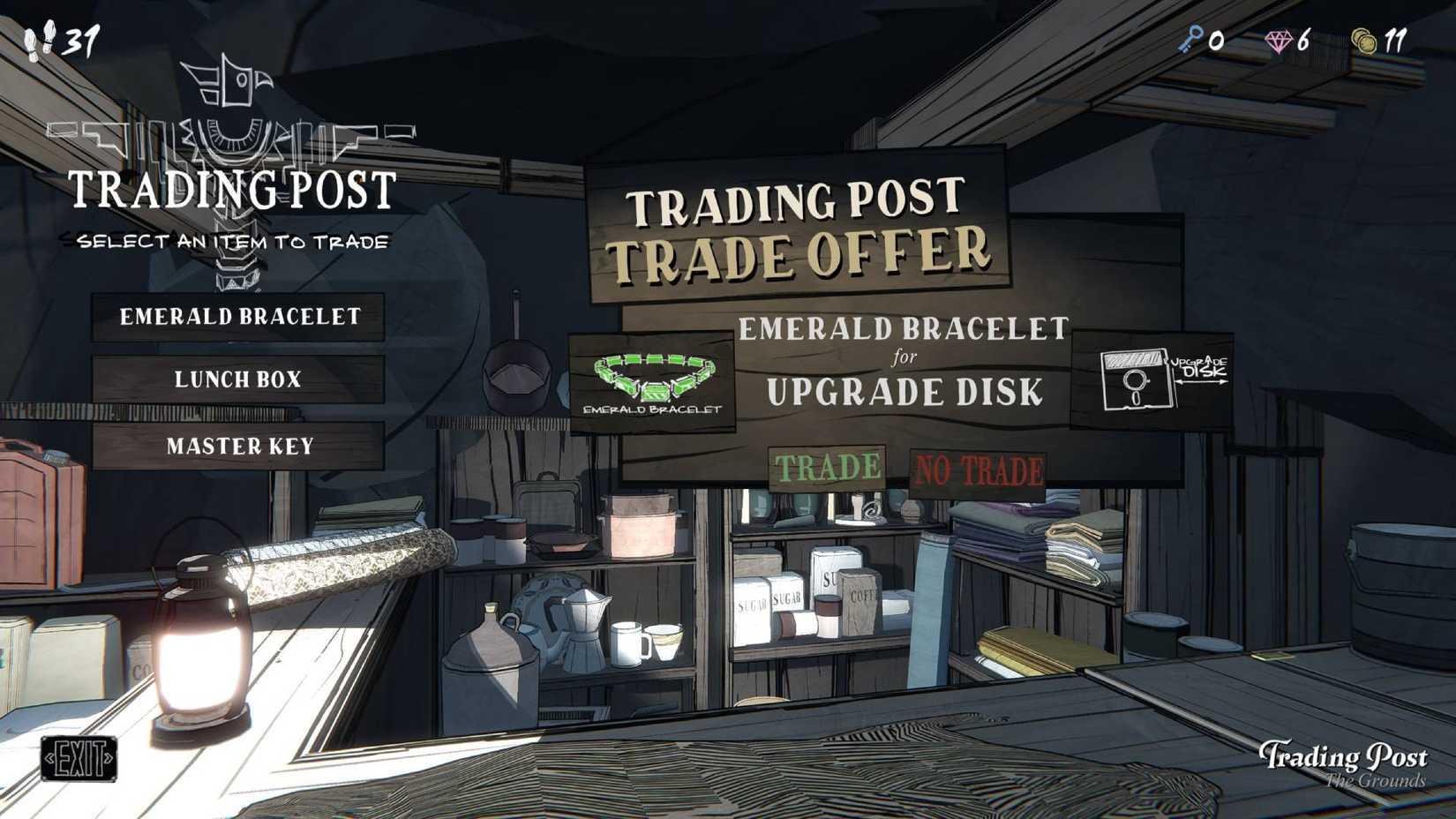Click the pink diamond gem counter icon
The width and height of the screenshot is (1456, 819).
coord(1277,39)
